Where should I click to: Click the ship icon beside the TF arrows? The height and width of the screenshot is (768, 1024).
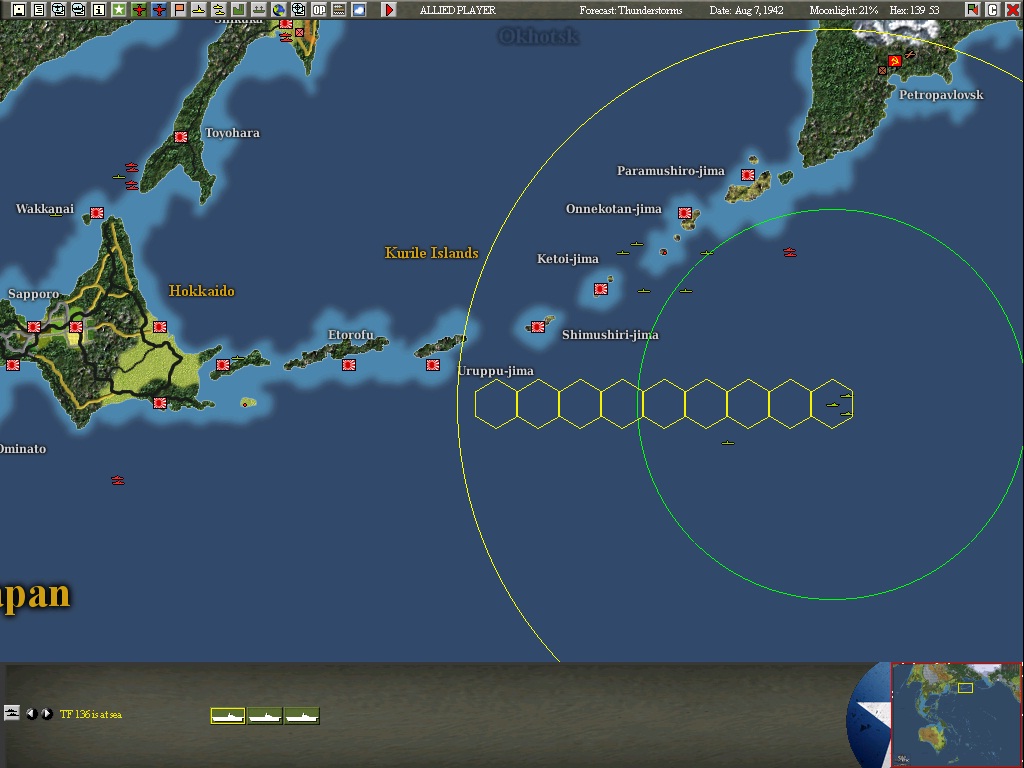(12, 713)
